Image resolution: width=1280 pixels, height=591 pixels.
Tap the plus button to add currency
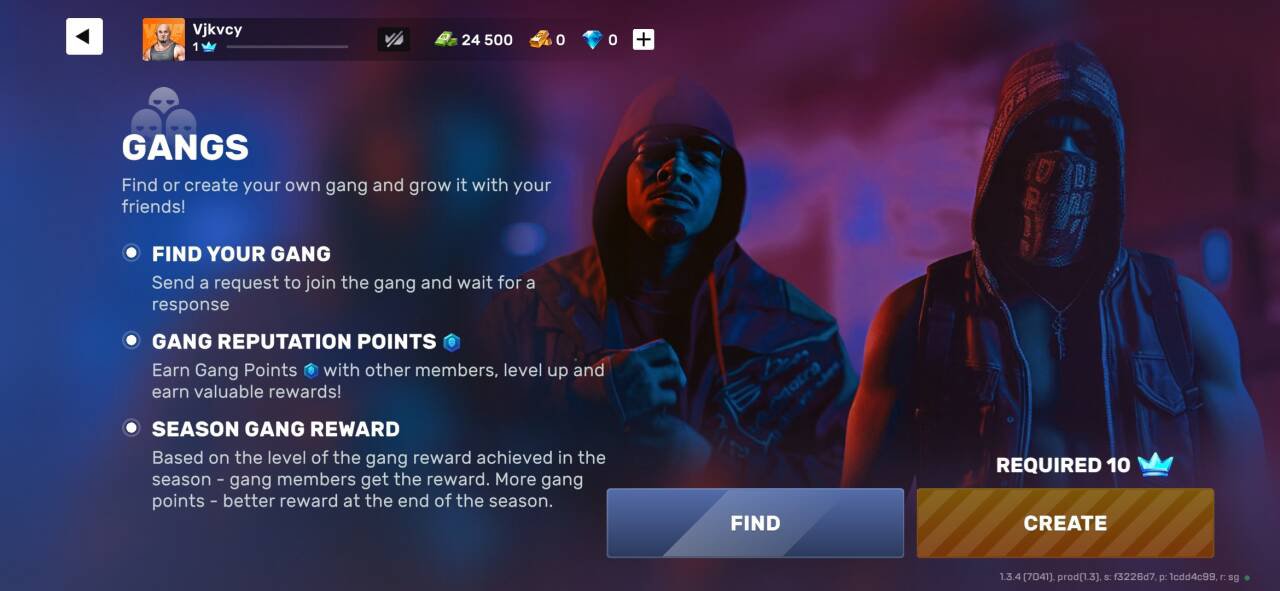(644, 40)
